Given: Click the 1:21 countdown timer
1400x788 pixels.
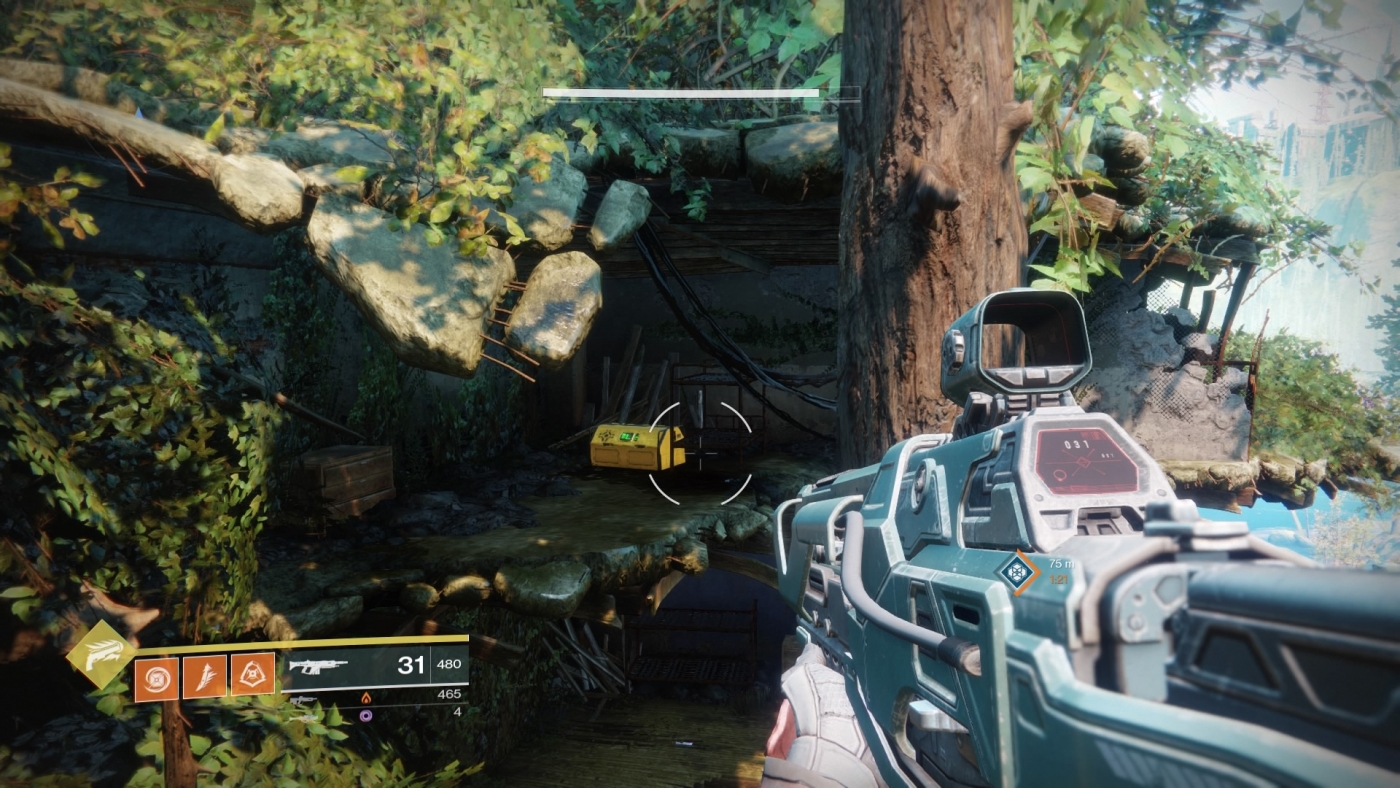Looking at the screenshot, I should (x=1058, y=579).
